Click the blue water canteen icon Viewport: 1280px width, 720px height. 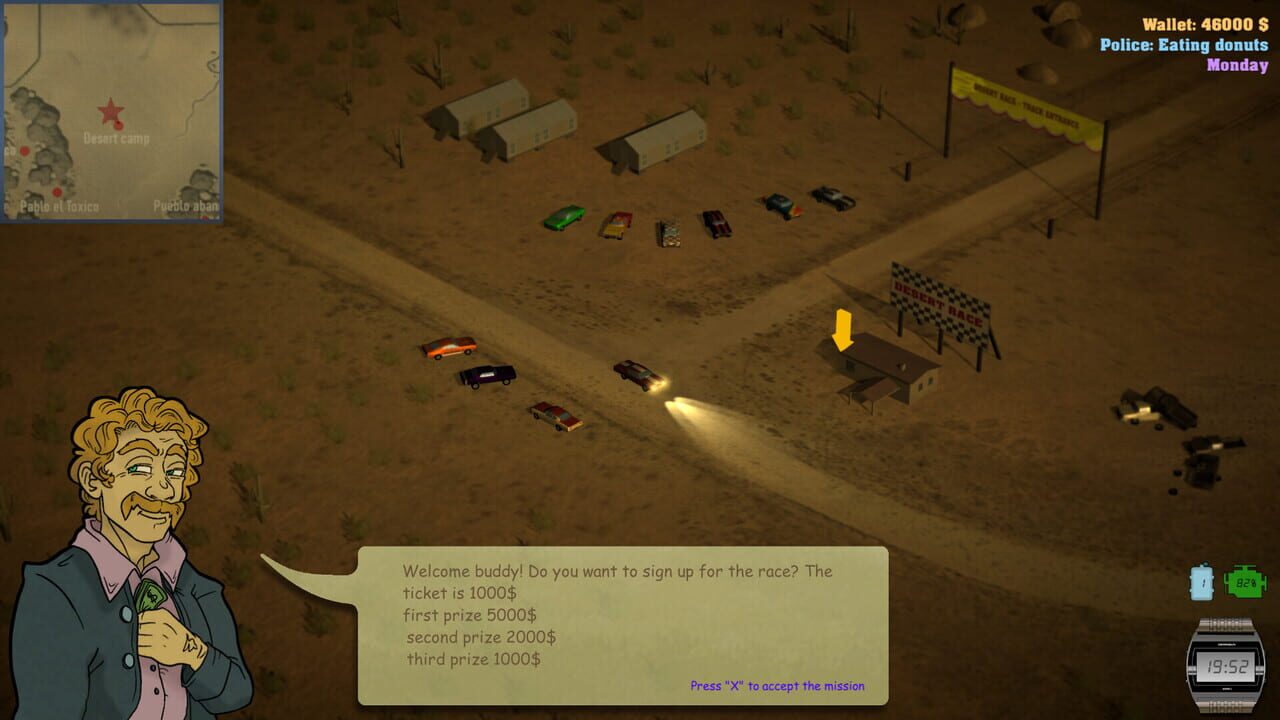point(1203,582)
